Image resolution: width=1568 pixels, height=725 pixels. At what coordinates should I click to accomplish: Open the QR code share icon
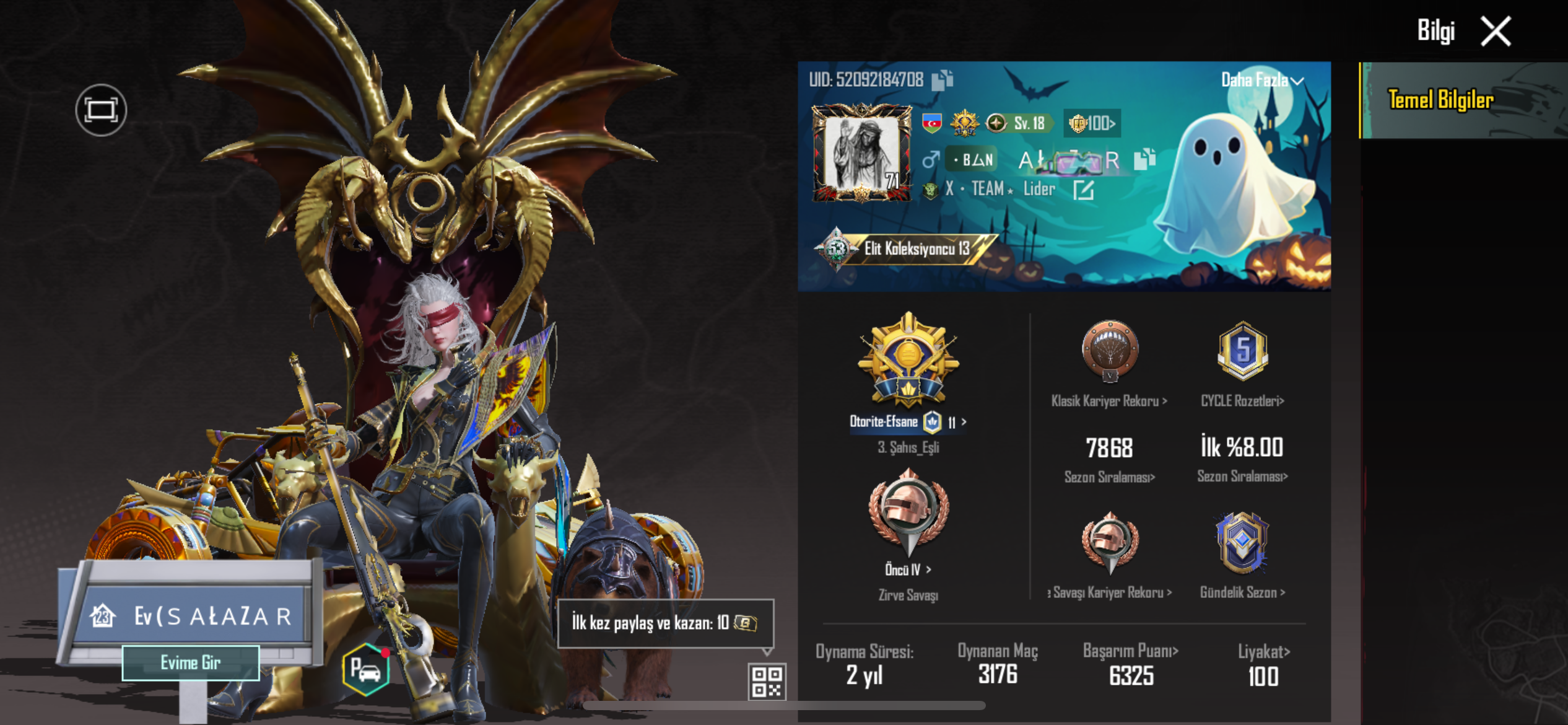pos(767,681)
